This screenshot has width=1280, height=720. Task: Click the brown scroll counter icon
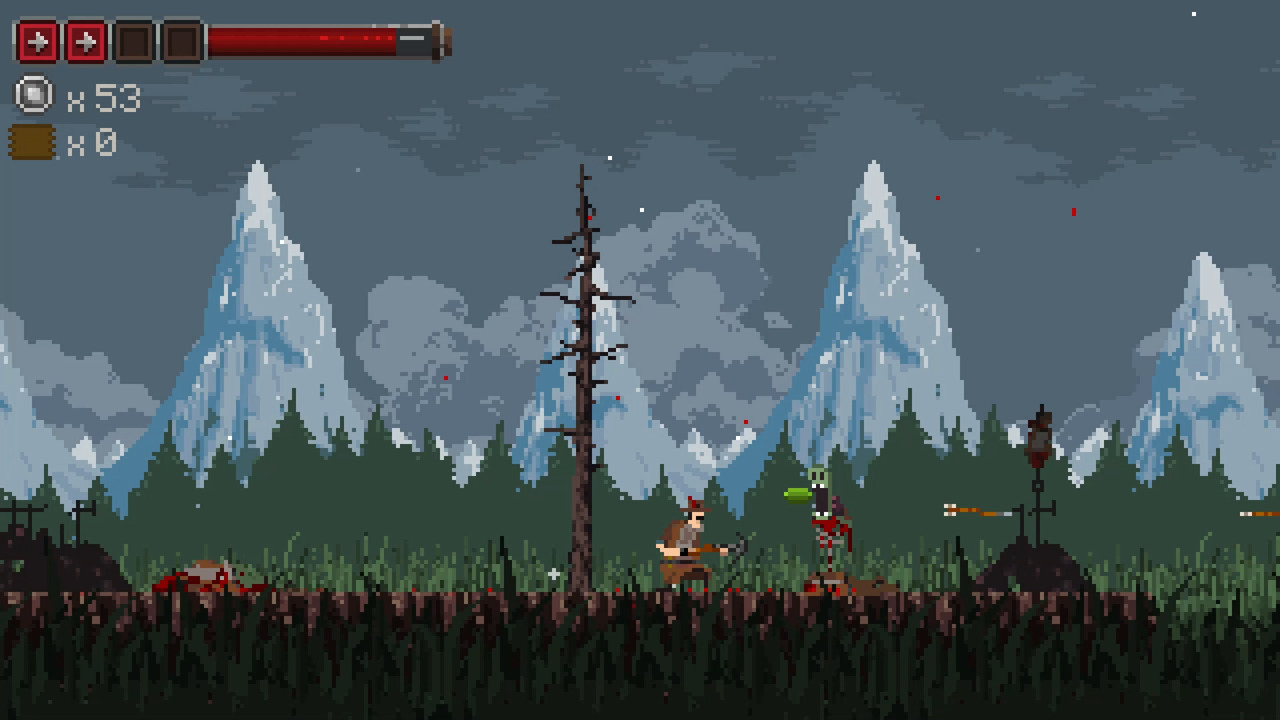[34, 142]
